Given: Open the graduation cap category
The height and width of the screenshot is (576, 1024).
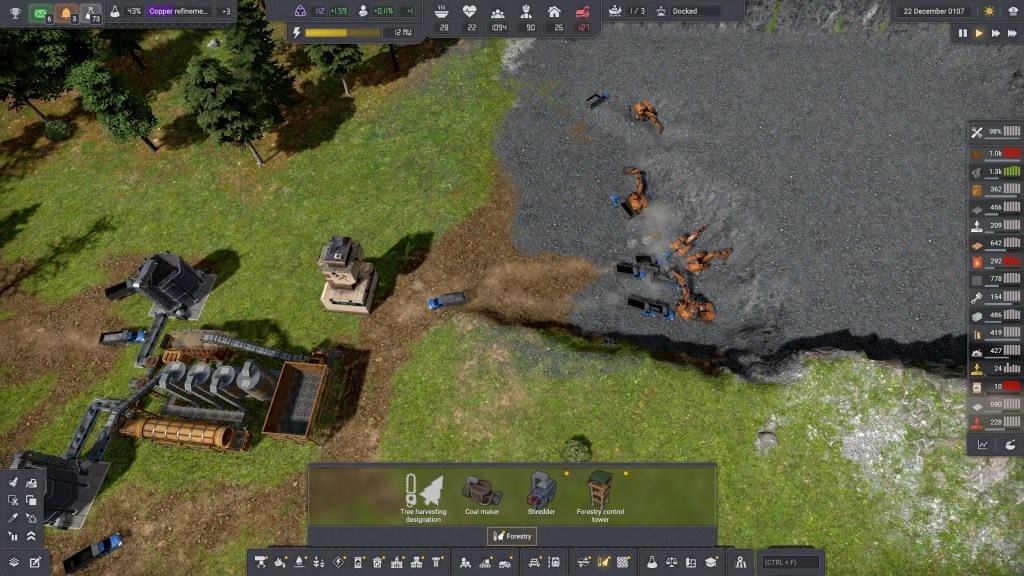Looking at the screenshot, I should tap(711, 562).
